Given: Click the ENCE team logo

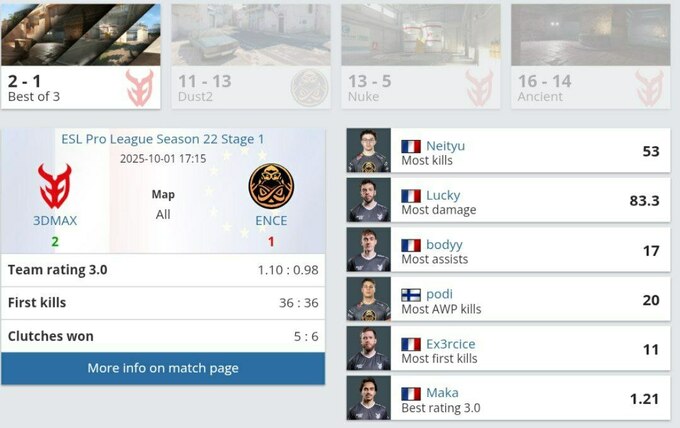Looking at the screenshot, I should 271,187.
